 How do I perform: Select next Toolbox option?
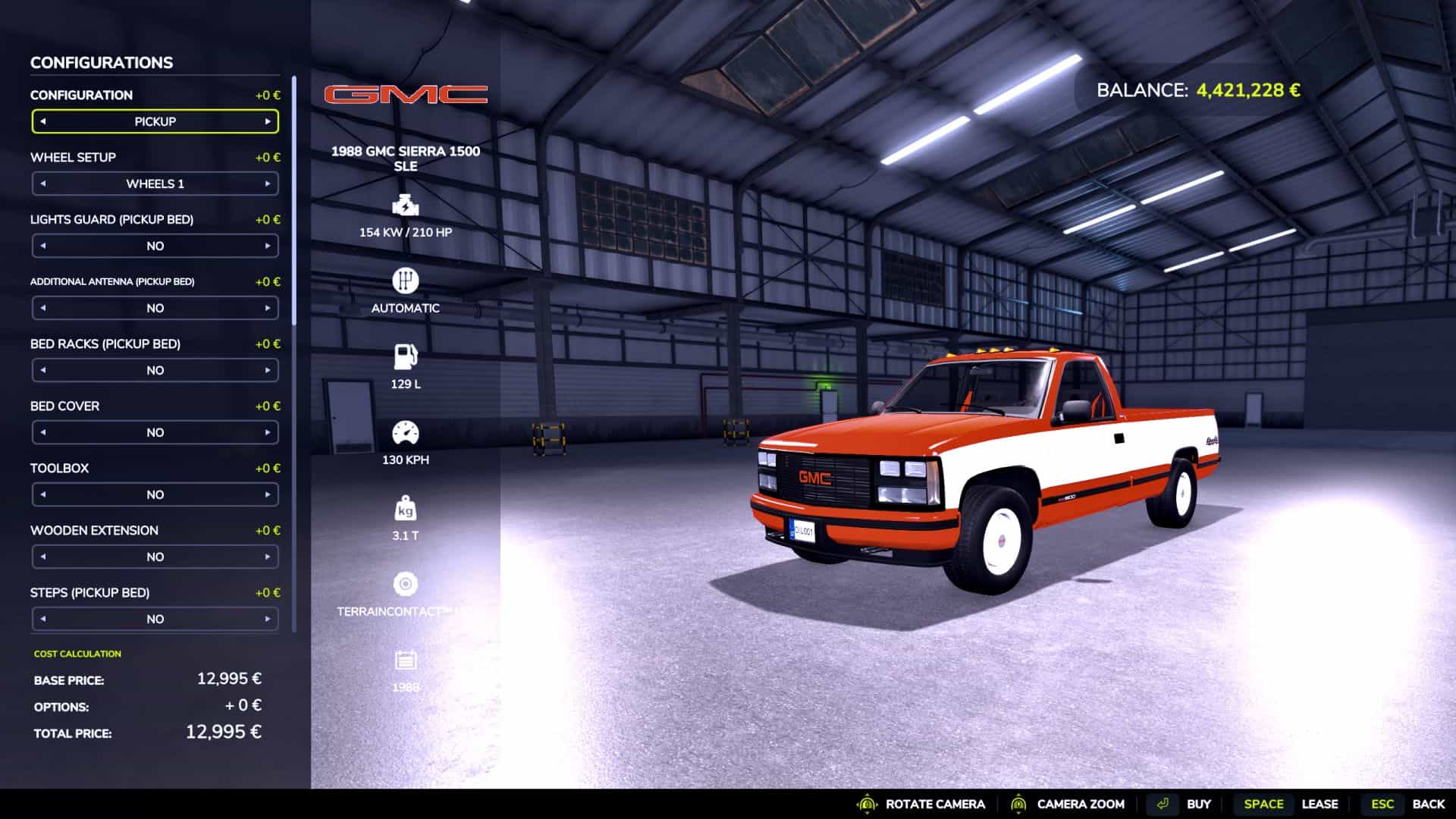pos(268,494)
